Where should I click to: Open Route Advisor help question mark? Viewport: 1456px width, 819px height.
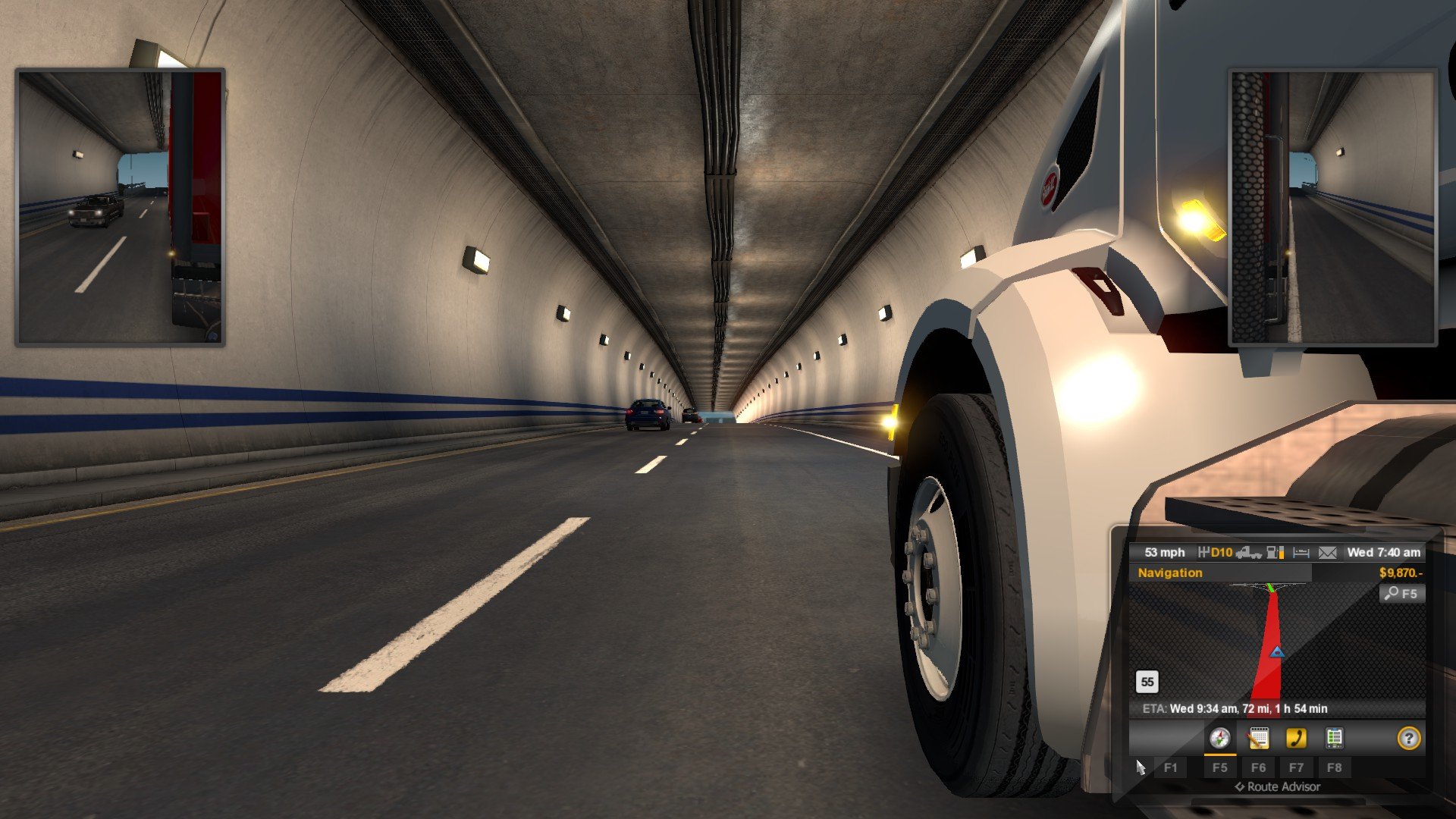[x=1408, y=738]
